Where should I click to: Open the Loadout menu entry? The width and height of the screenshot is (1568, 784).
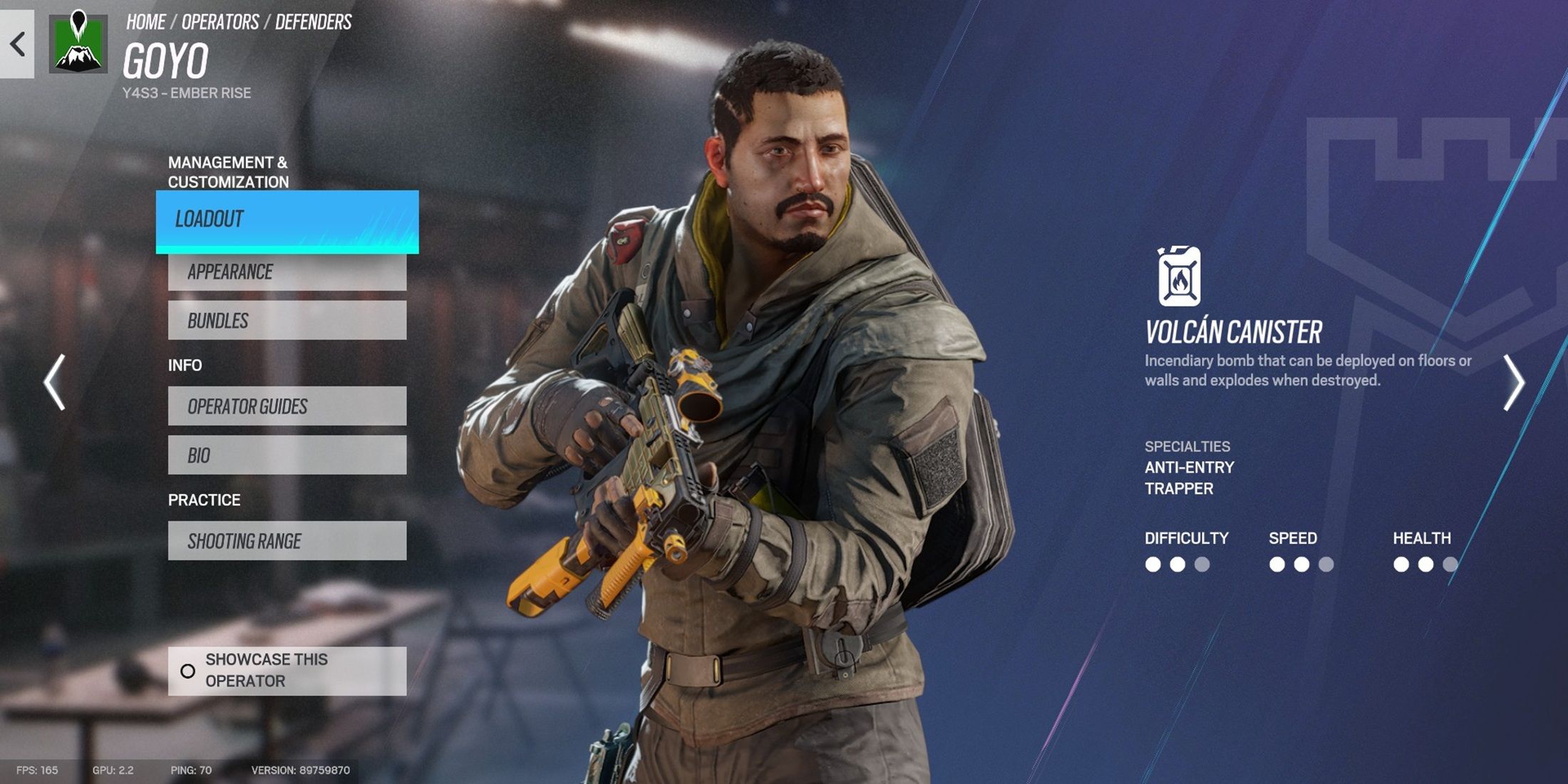(287, 220)
